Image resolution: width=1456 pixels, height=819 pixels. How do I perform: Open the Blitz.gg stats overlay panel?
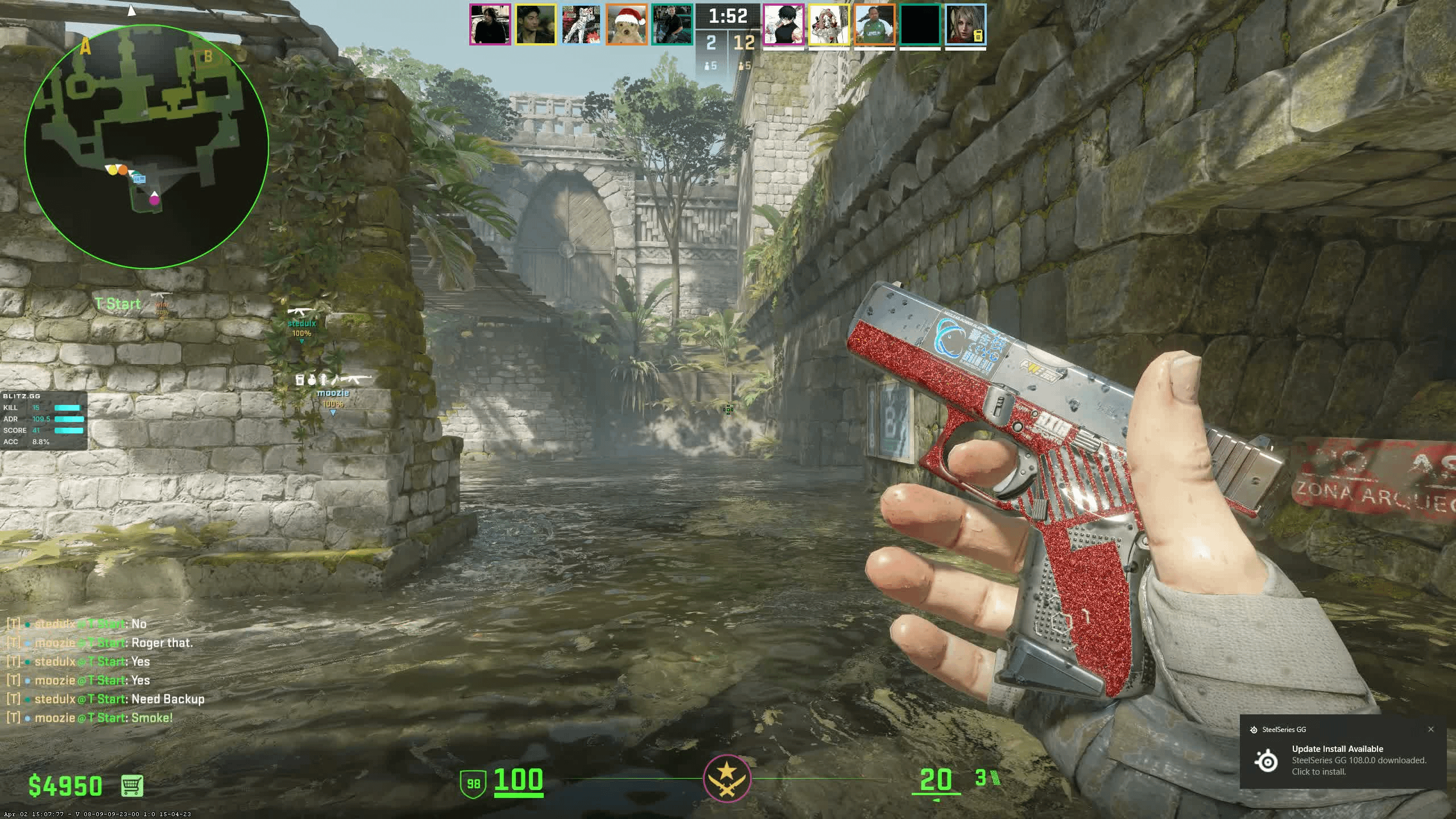43,420
